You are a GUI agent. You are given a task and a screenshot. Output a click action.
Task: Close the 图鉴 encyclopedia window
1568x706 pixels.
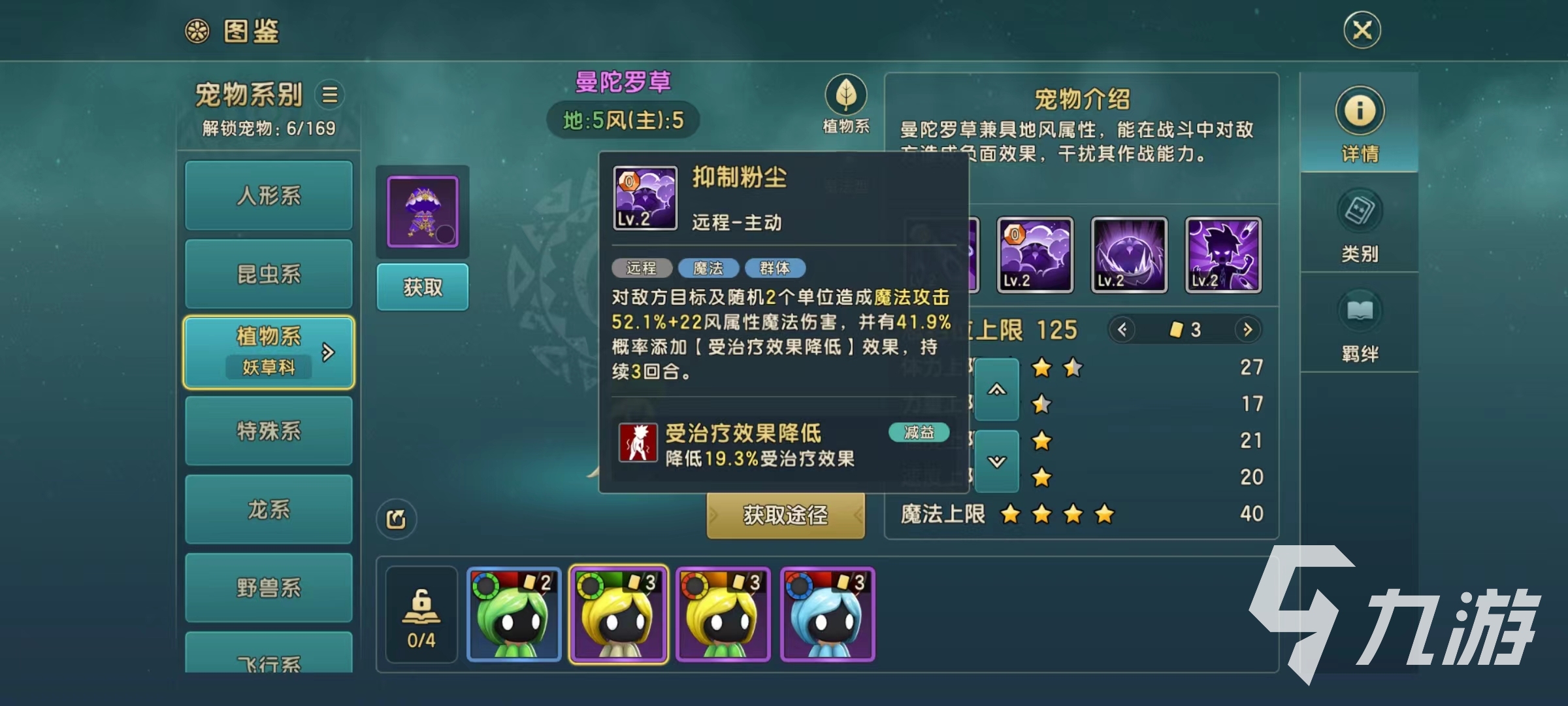[1362, 30]
